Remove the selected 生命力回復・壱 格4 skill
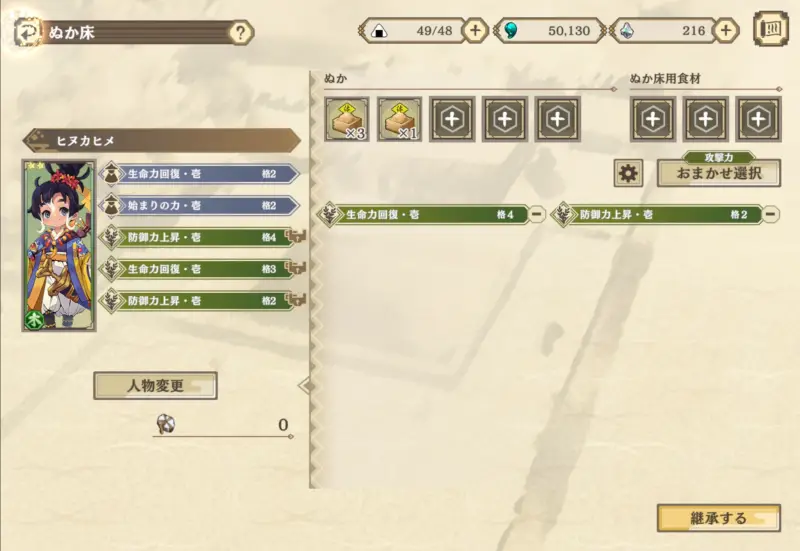The height and width of the screenshot is (551, 800). (537, 214)
